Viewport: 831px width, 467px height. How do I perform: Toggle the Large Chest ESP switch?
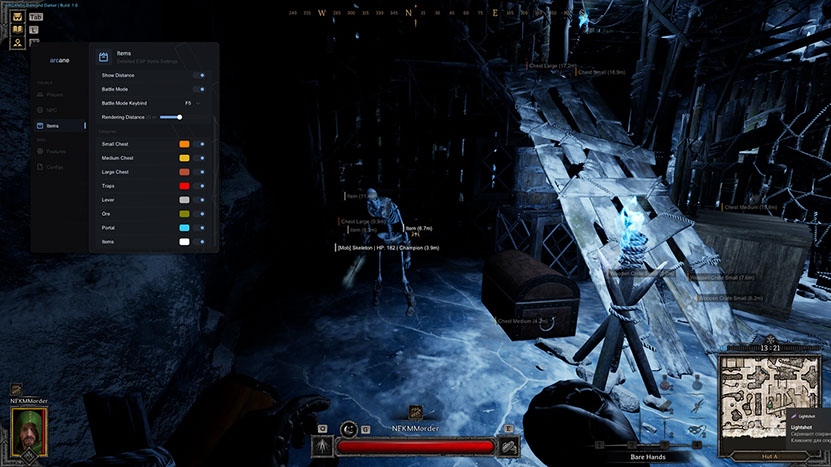202,172
